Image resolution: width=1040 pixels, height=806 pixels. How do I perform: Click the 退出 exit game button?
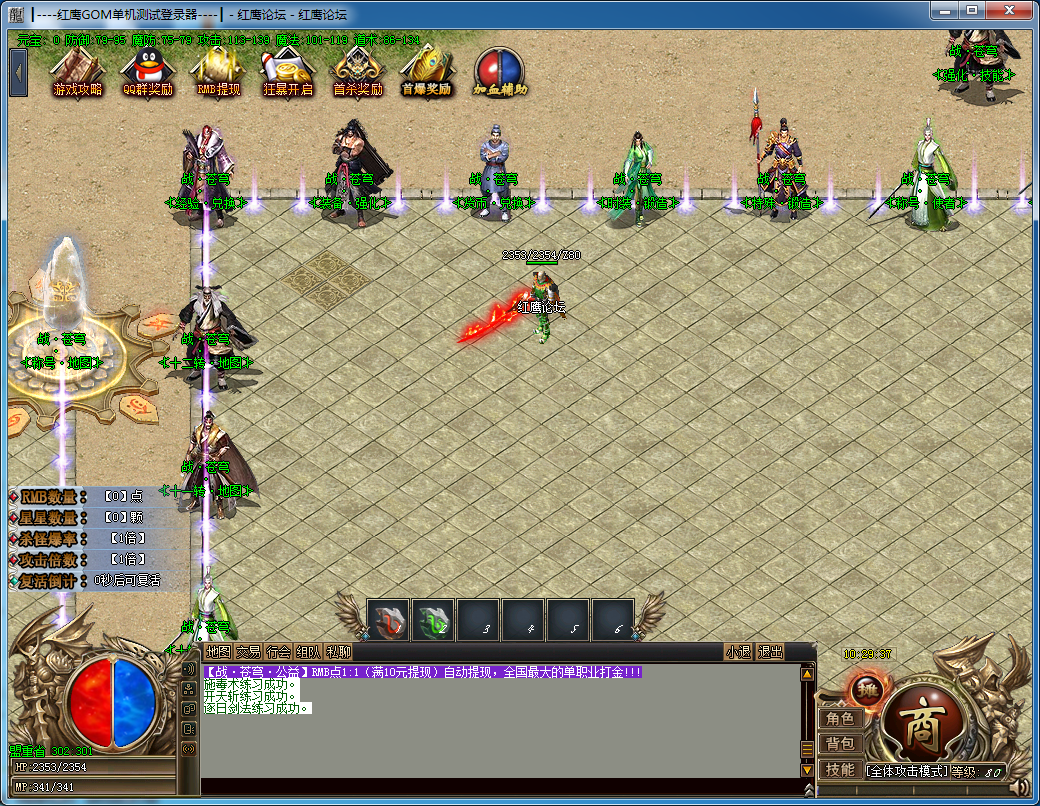pyautogui.click(x=771, y=652)
